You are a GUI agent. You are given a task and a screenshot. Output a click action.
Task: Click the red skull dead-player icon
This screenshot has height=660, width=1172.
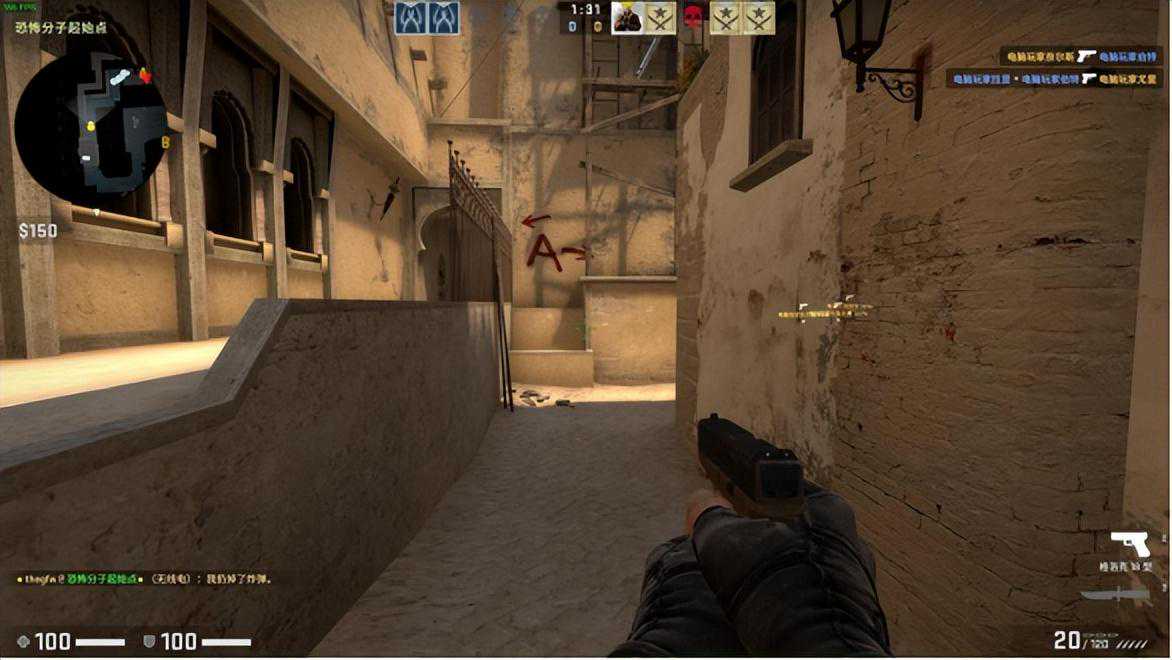[x=692, y=17]
